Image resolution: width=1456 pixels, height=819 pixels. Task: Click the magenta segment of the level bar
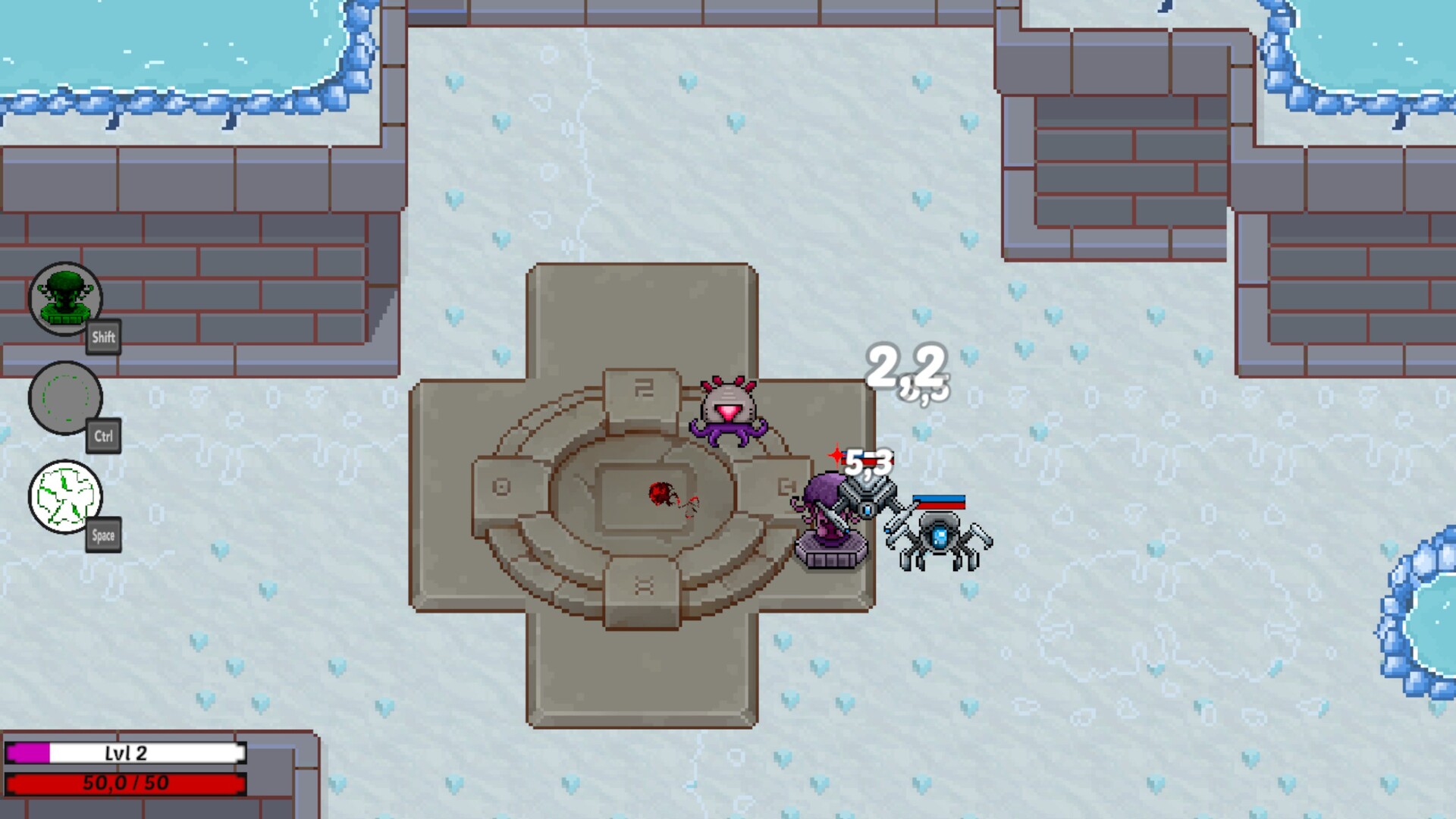(x=27, y=753)
